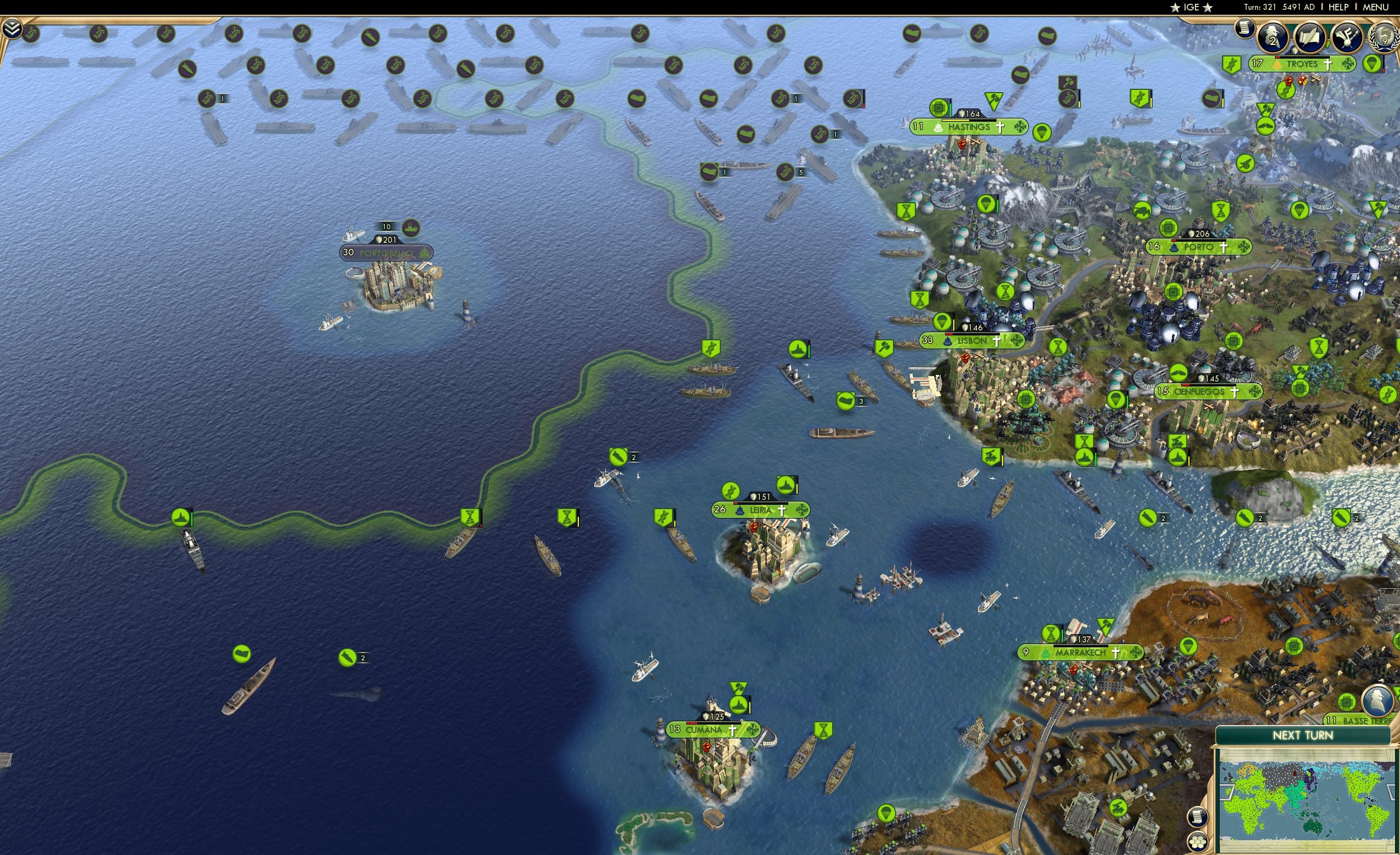The height and width of the screenshot is (855, 1400).
Task: Collapse the double-chevron panel in top-left corner
Action: tap(13, 27)
